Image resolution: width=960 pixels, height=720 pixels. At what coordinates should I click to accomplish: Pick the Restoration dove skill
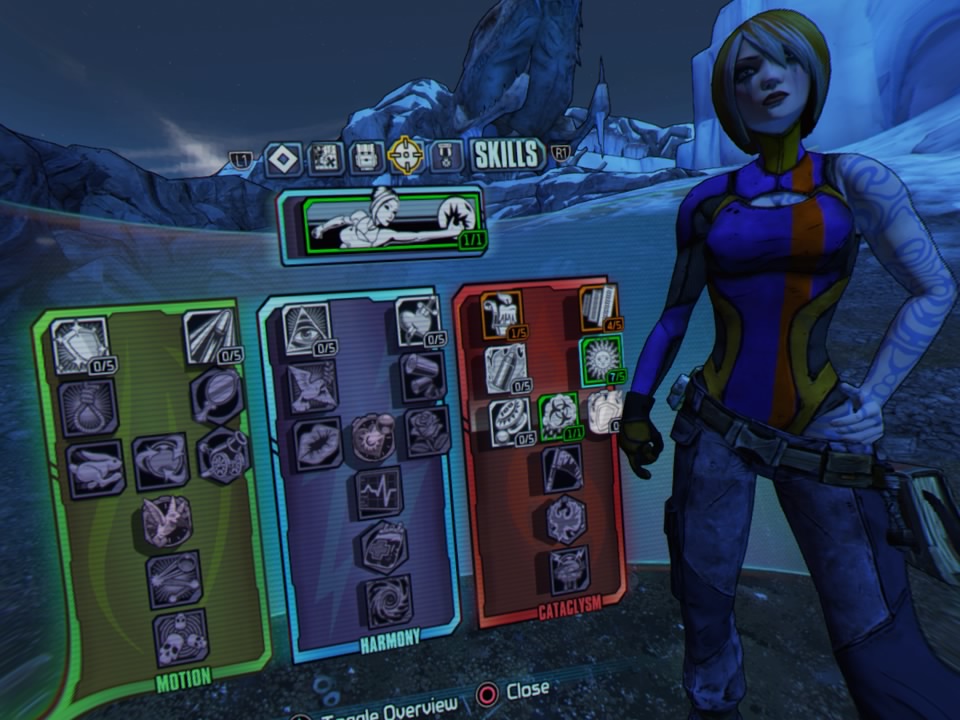(x=312, y=387)
